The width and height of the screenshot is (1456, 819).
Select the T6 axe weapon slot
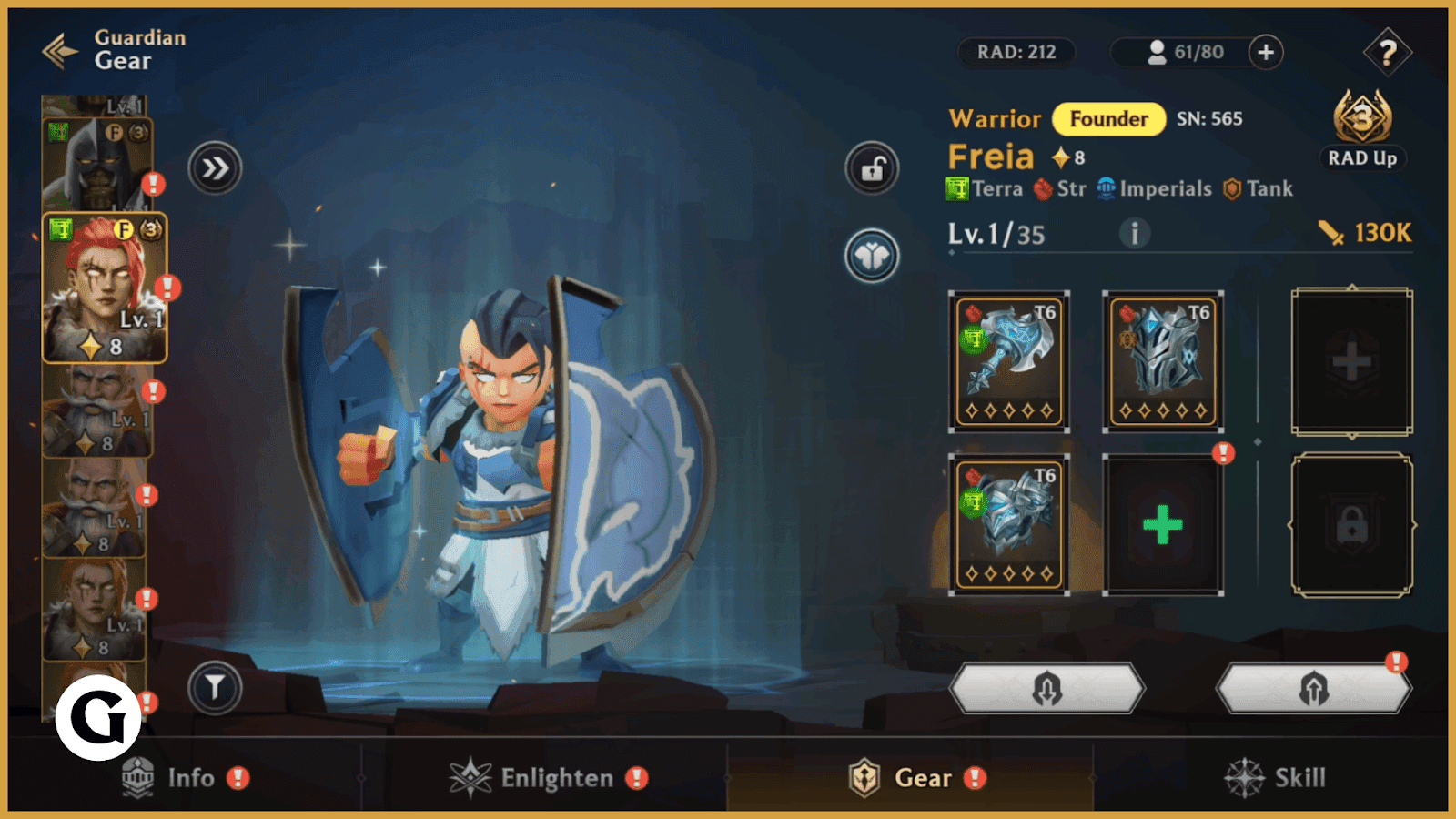pyautogui.click(x=1007, y=358)
